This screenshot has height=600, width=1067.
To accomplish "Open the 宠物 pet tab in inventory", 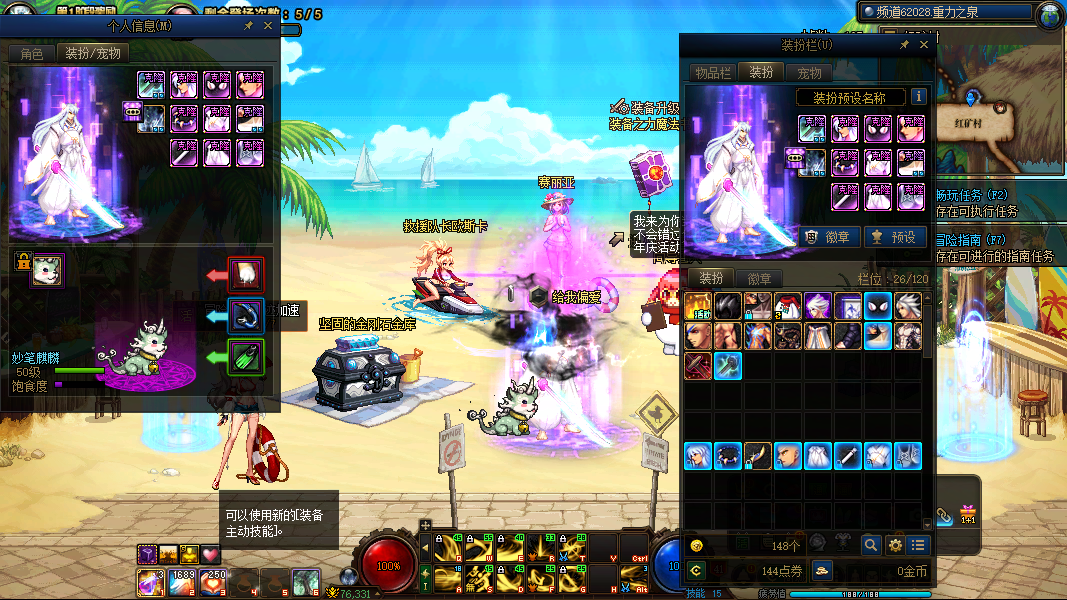I will click(x=809, y=73).
